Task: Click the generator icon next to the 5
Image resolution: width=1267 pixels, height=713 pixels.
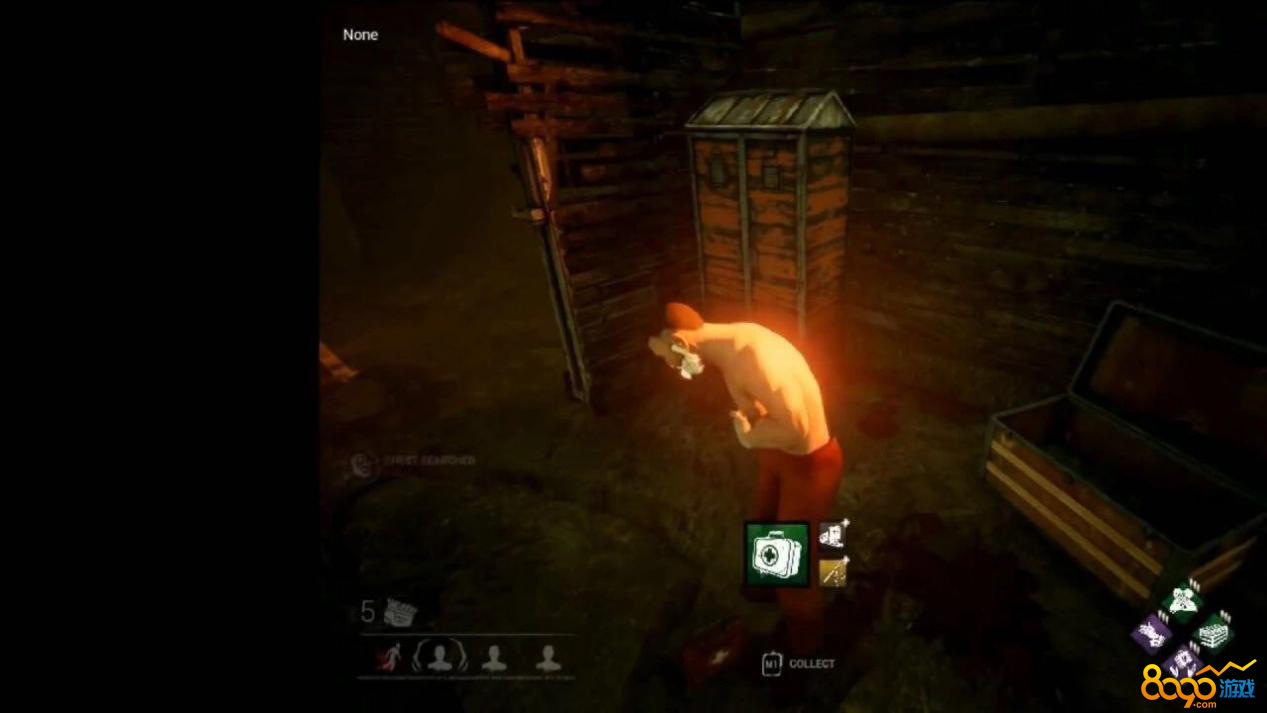Action: click(x=399, y=612)
